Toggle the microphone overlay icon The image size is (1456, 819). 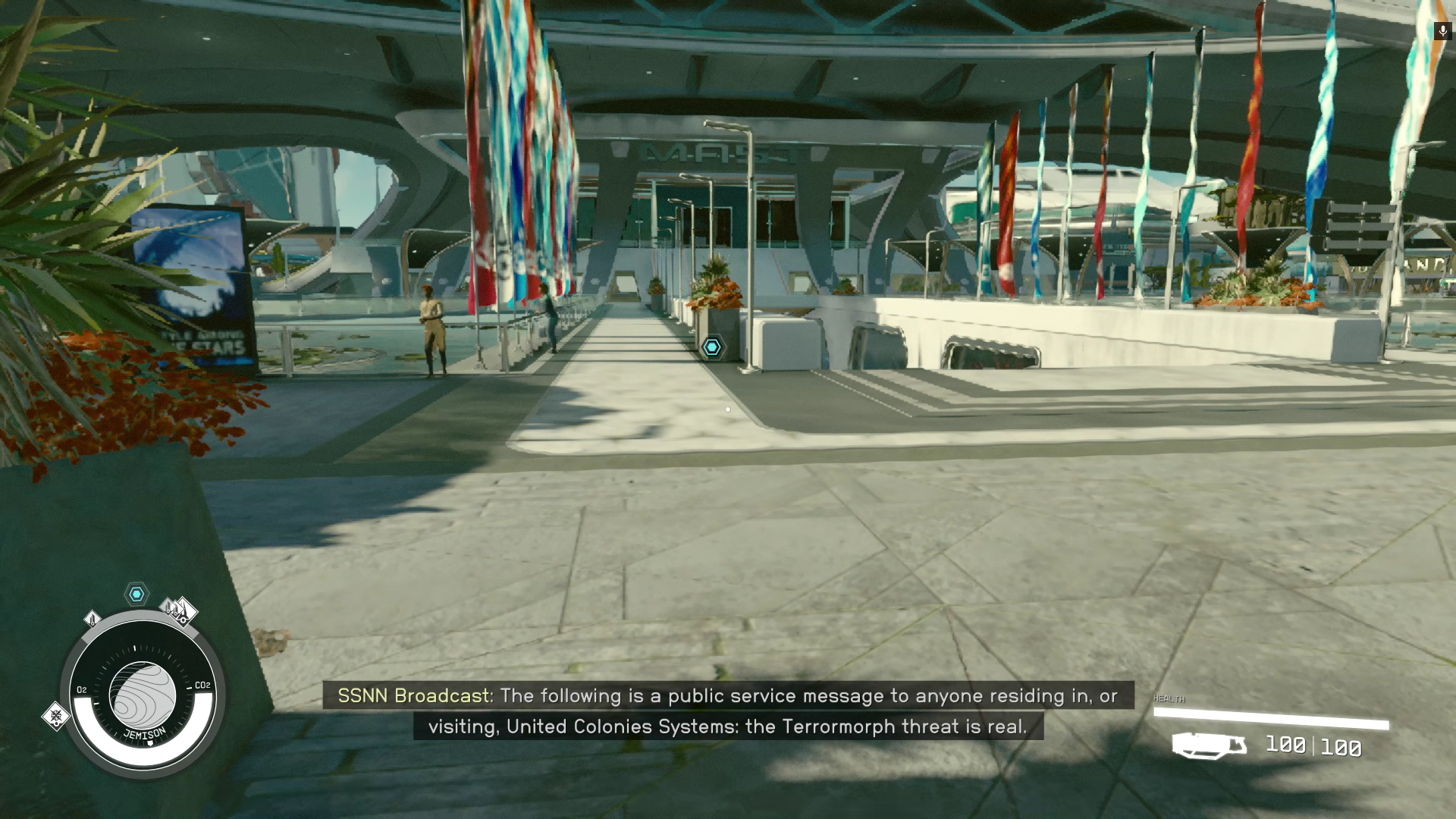(x=1442, y=31)
